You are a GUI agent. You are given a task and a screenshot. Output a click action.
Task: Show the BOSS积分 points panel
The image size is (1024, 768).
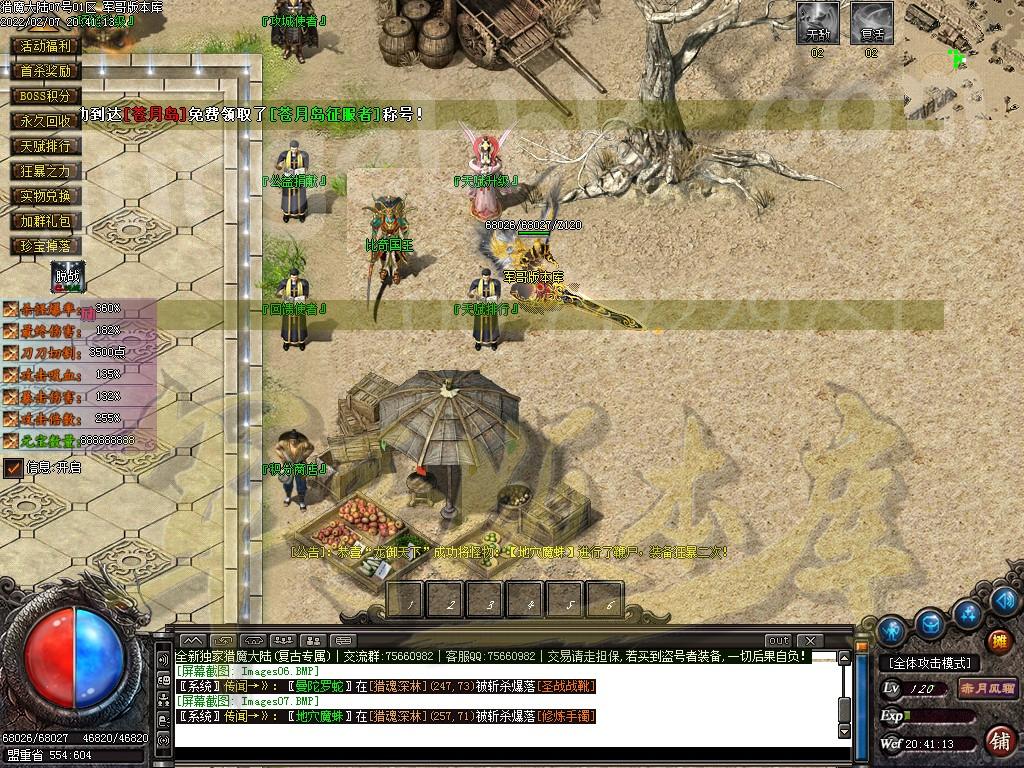[x=45, y=96]
